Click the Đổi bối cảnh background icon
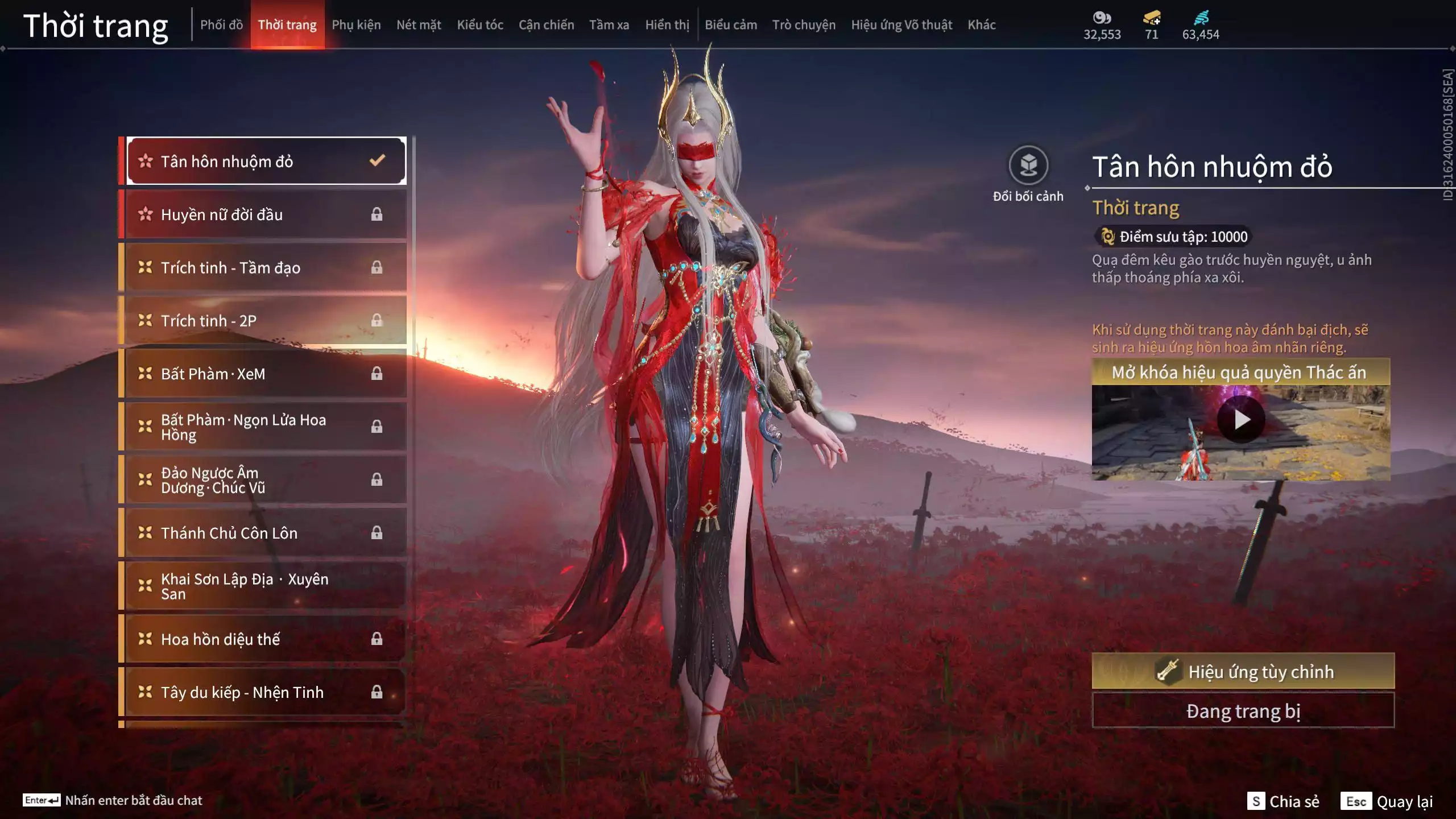The image size is (1456, 819). pos(1028,166)
